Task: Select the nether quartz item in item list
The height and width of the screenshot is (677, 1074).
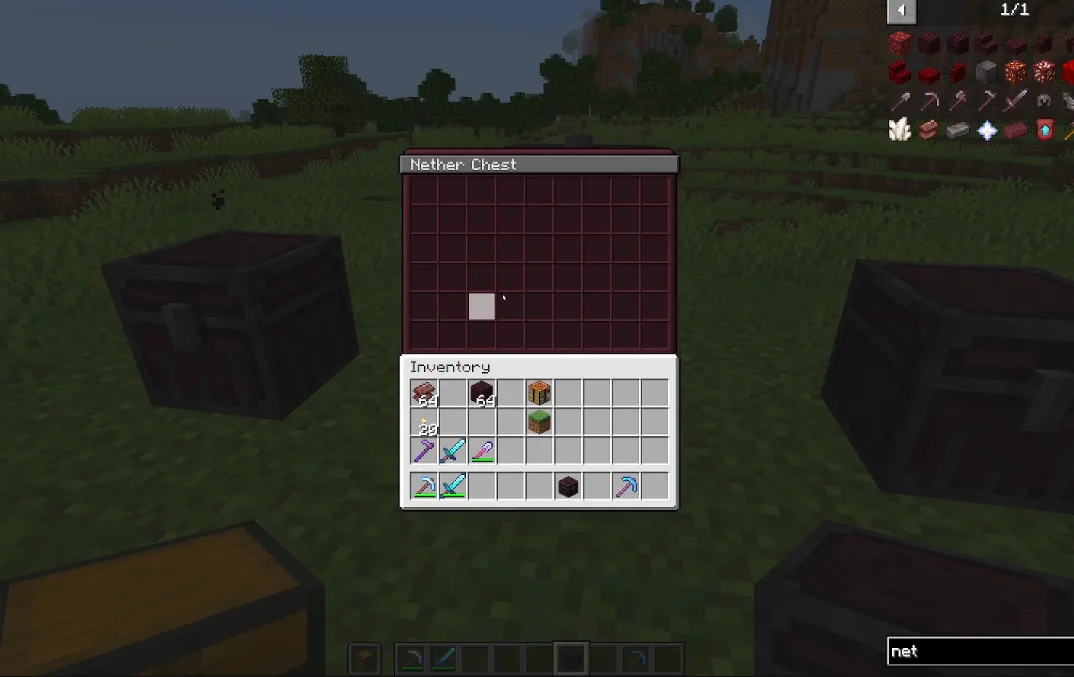Action: point(900,130)
